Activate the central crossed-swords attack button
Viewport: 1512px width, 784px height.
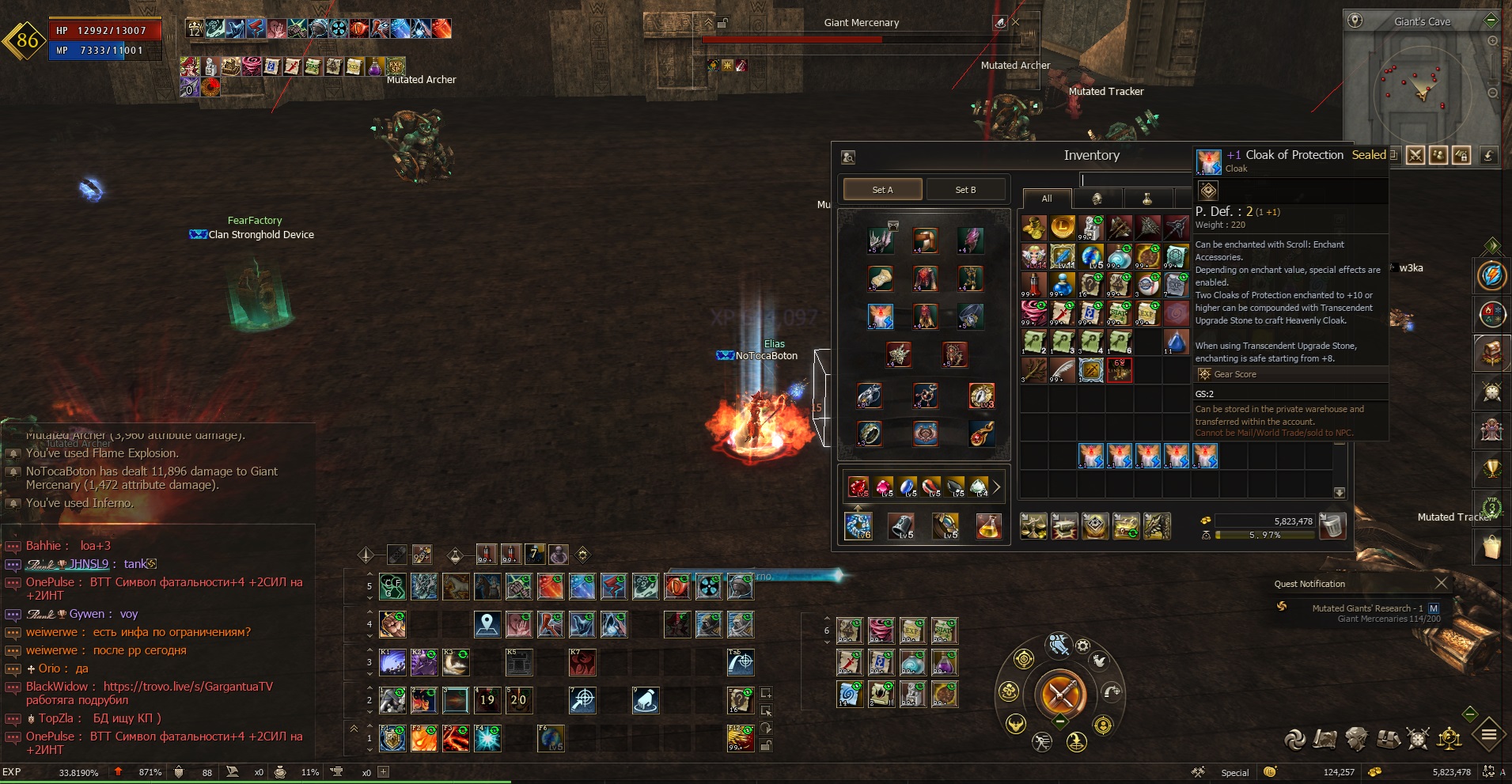point(1060,695)
